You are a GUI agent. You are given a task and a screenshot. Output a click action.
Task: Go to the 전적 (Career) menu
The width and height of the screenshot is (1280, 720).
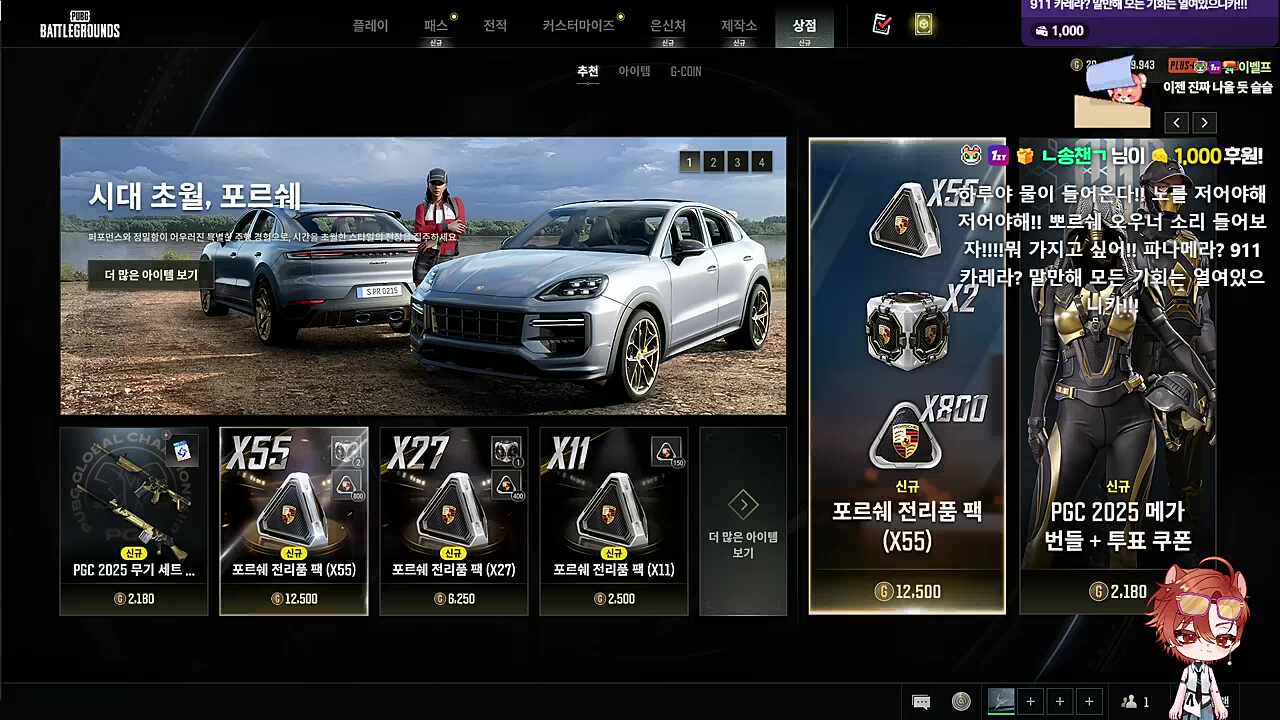coord(495,26)
